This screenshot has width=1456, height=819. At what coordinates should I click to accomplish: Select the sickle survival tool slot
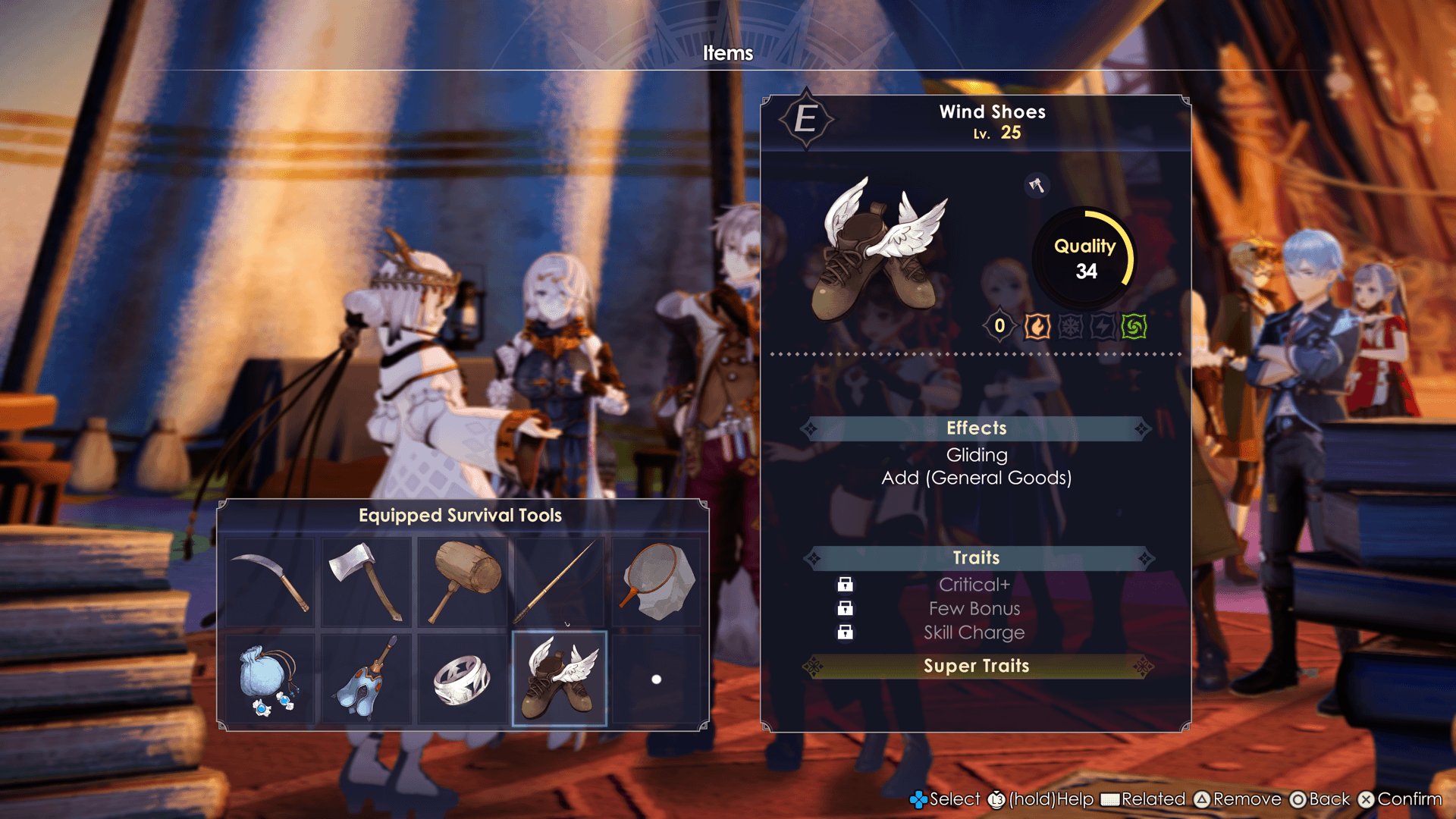coord(269,582)
